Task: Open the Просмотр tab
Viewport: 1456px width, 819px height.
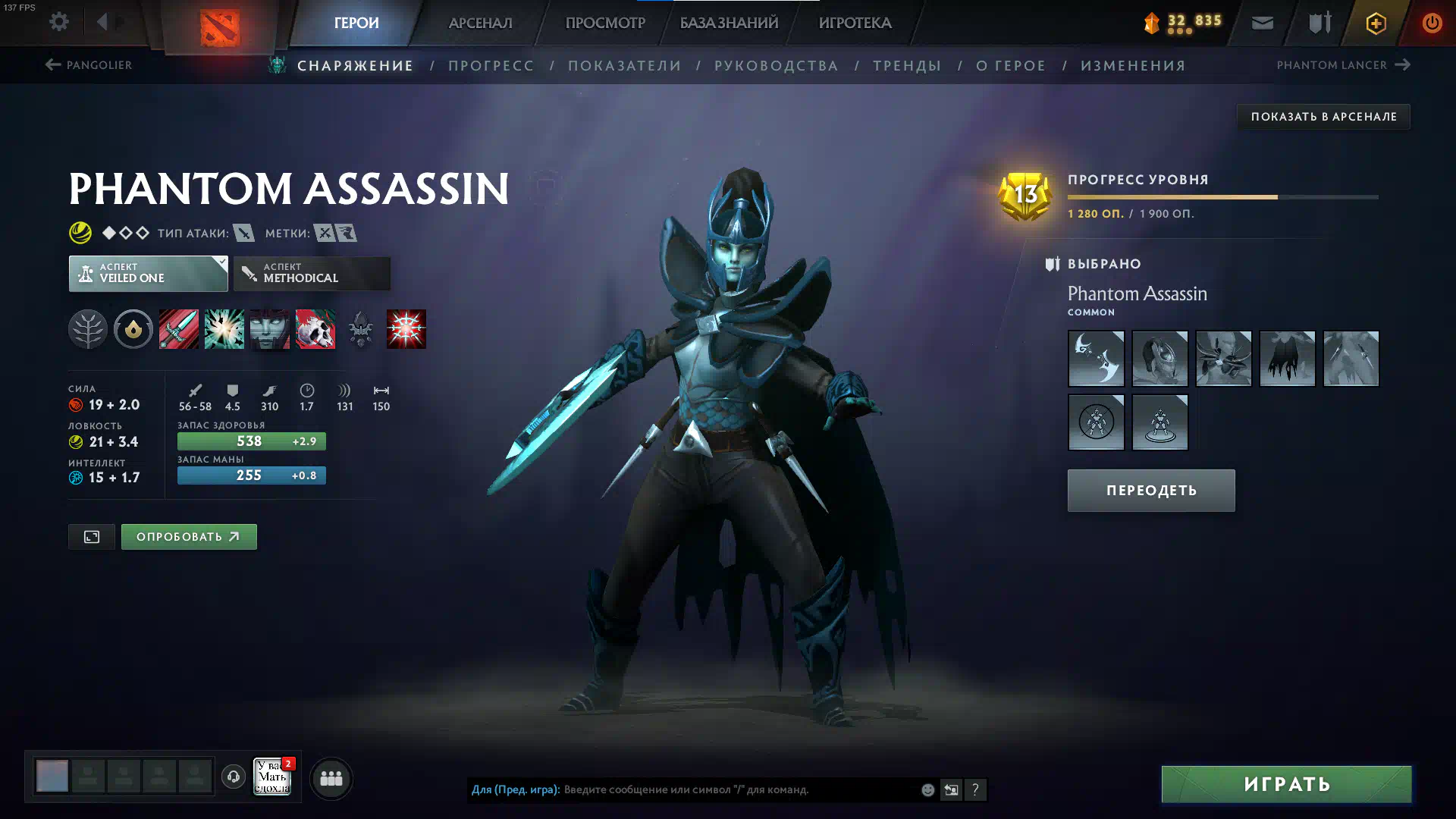Action: (604, 23)
